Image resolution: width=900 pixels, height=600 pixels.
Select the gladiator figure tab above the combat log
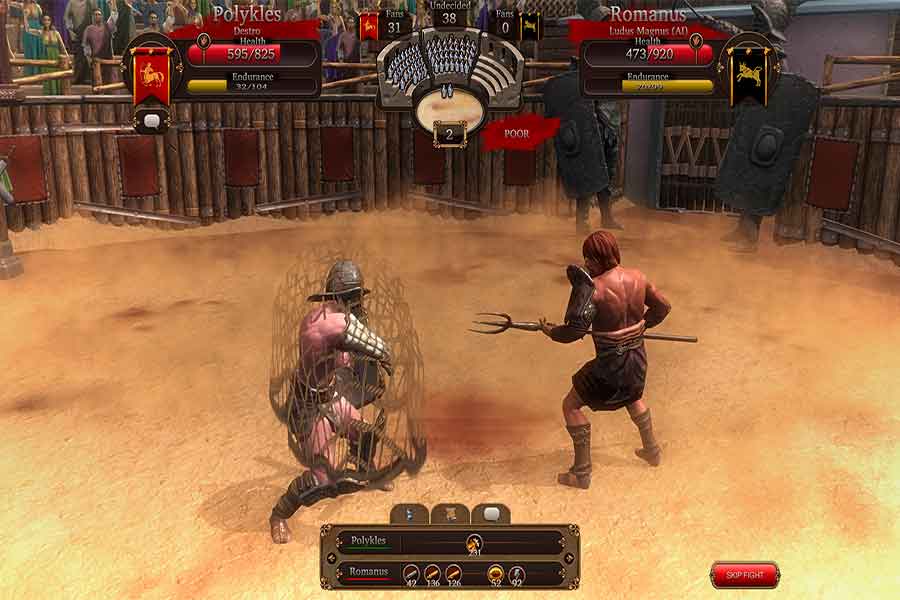click(410, 514)
